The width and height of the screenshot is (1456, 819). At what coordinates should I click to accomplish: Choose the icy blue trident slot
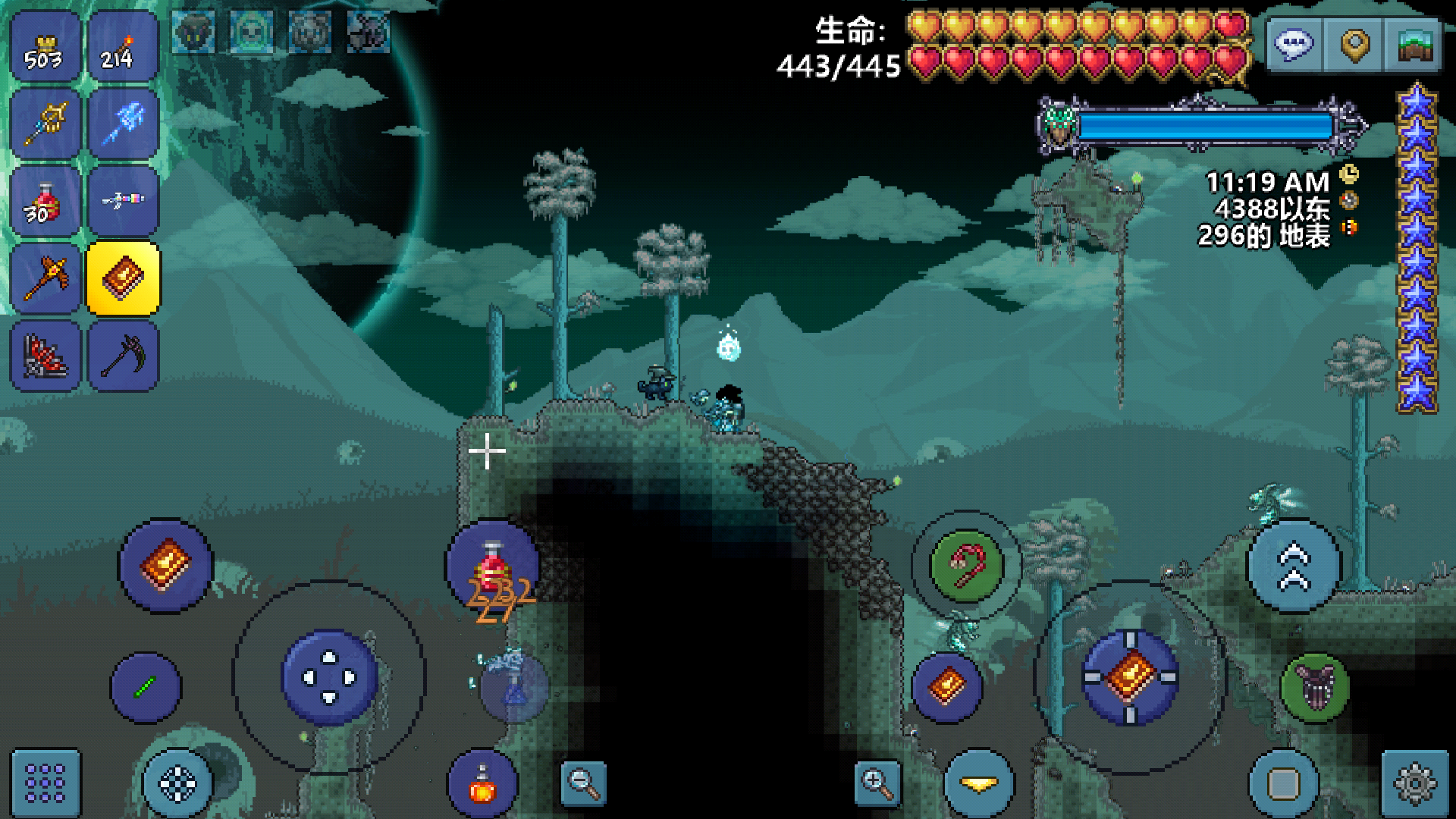(123, 124)
